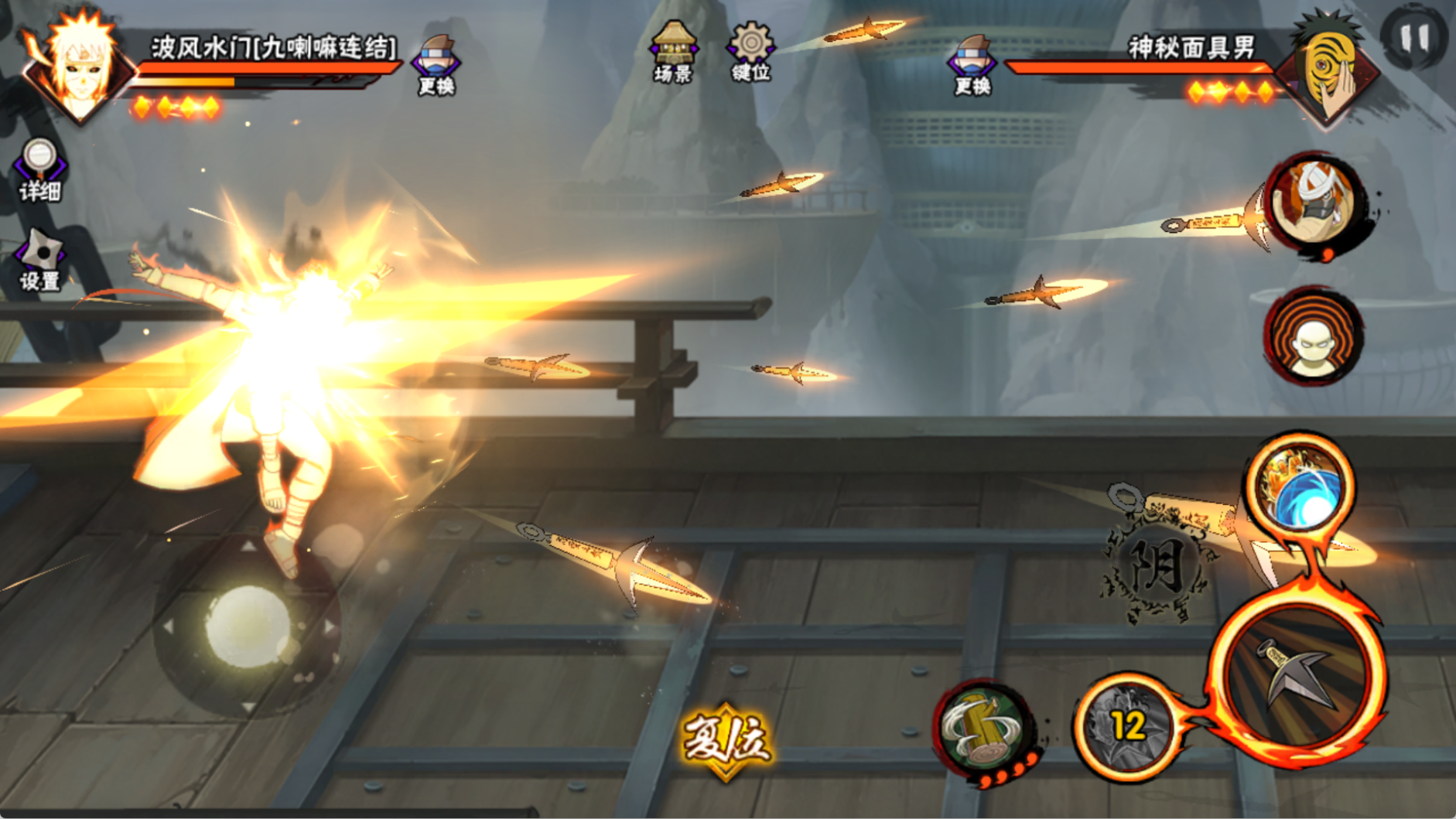Pause the match with the pause button
Screen dimensions: 1456x819
point(1413,37)
